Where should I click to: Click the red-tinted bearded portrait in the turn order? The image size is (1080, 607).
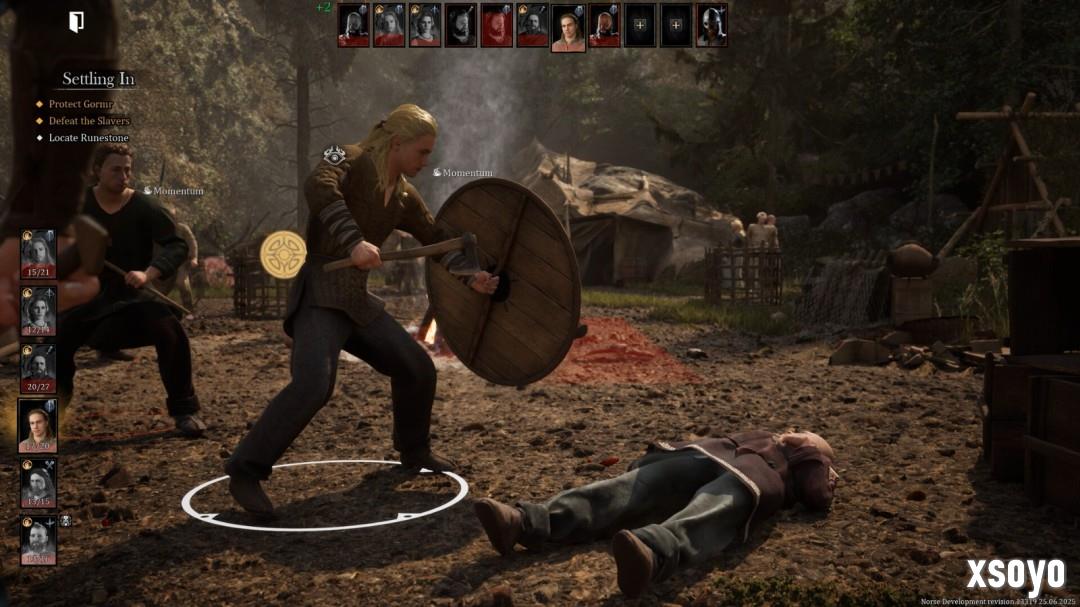(x=496, y=25)
